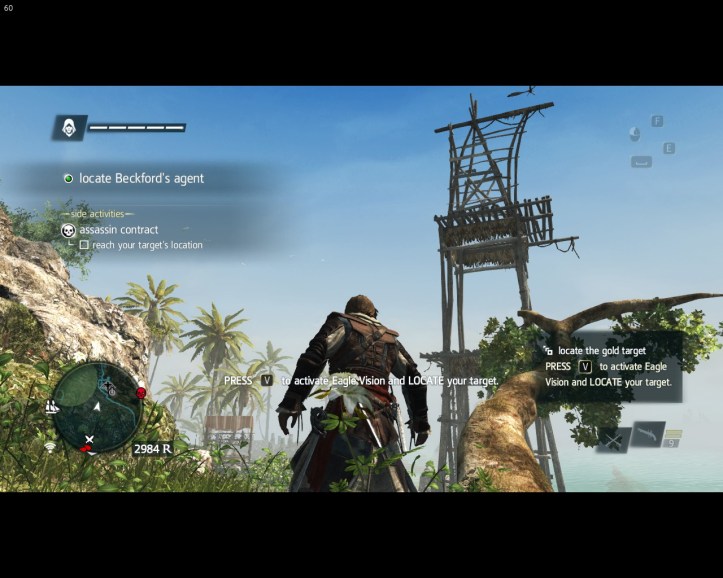Select the flintlock pistol weapon slot
The height and width of the screenshot is (578, 723).
tap(647, 433)
